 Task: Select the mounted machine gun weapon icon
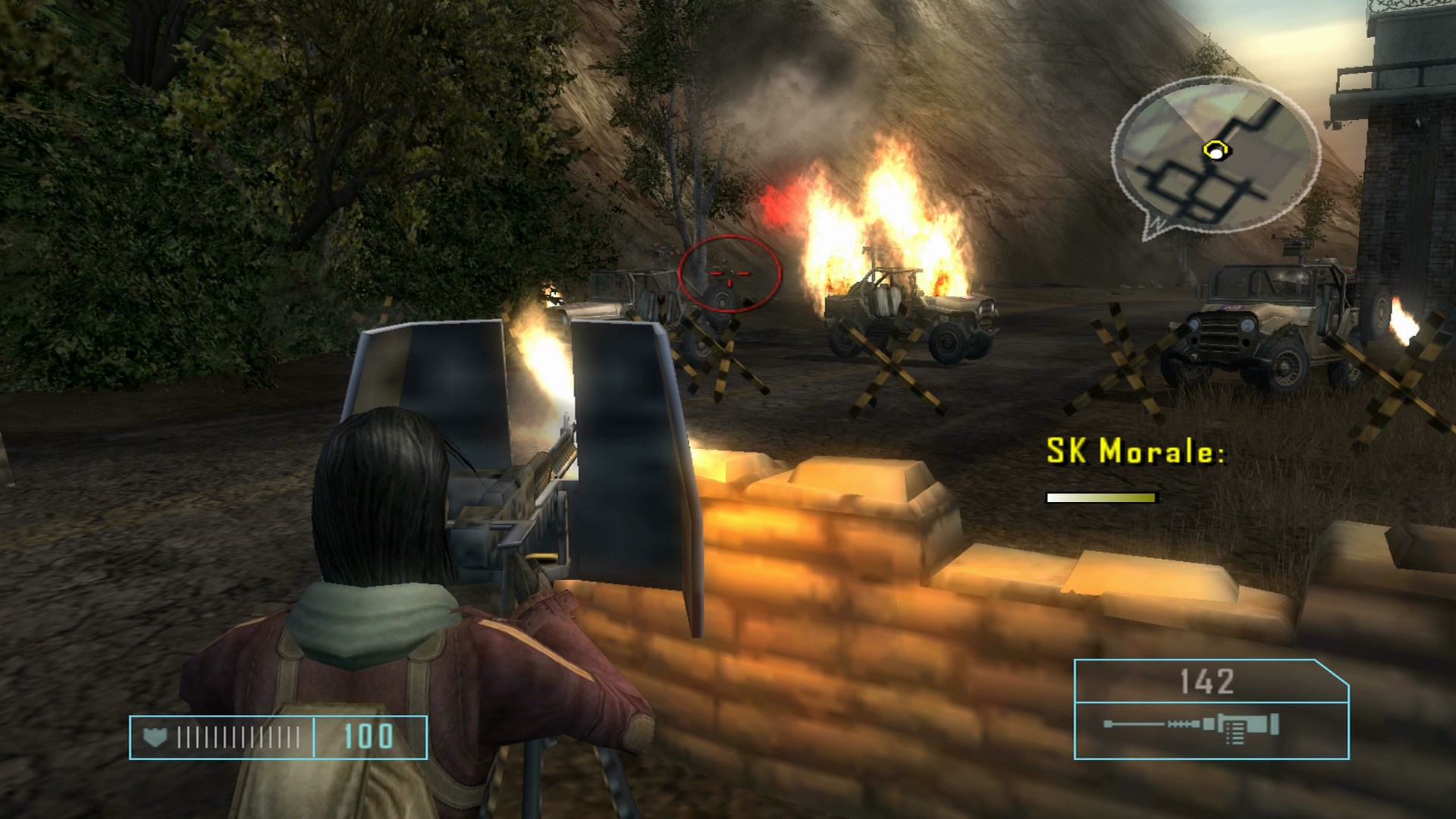[1192, 725]
